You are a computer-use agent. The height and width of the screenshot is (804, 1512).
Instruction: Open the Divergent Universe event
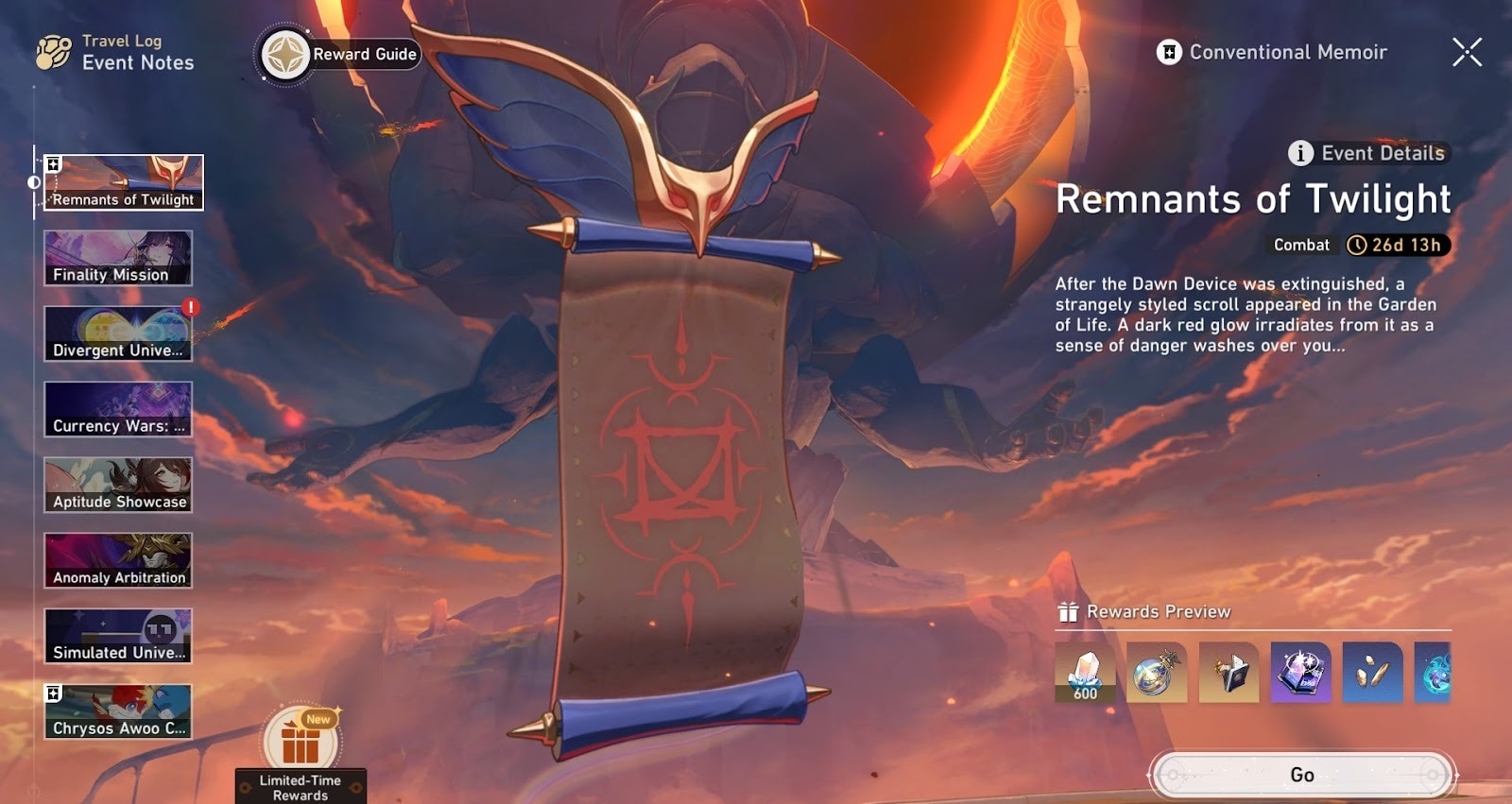[x=118, y=334]
